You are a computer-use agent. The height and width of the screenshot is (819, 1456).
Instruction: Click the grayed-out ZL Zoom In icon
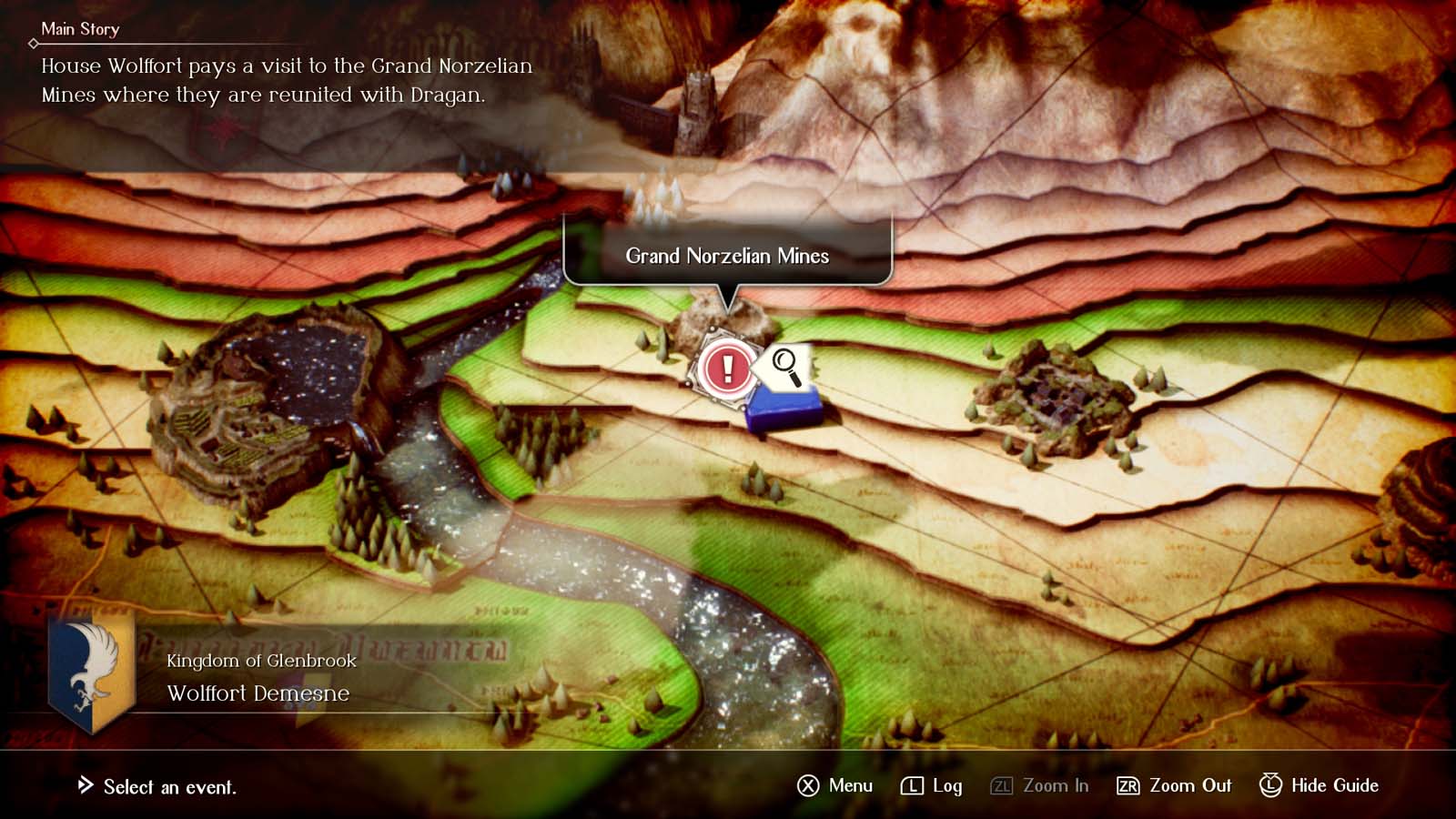point(999,785)
